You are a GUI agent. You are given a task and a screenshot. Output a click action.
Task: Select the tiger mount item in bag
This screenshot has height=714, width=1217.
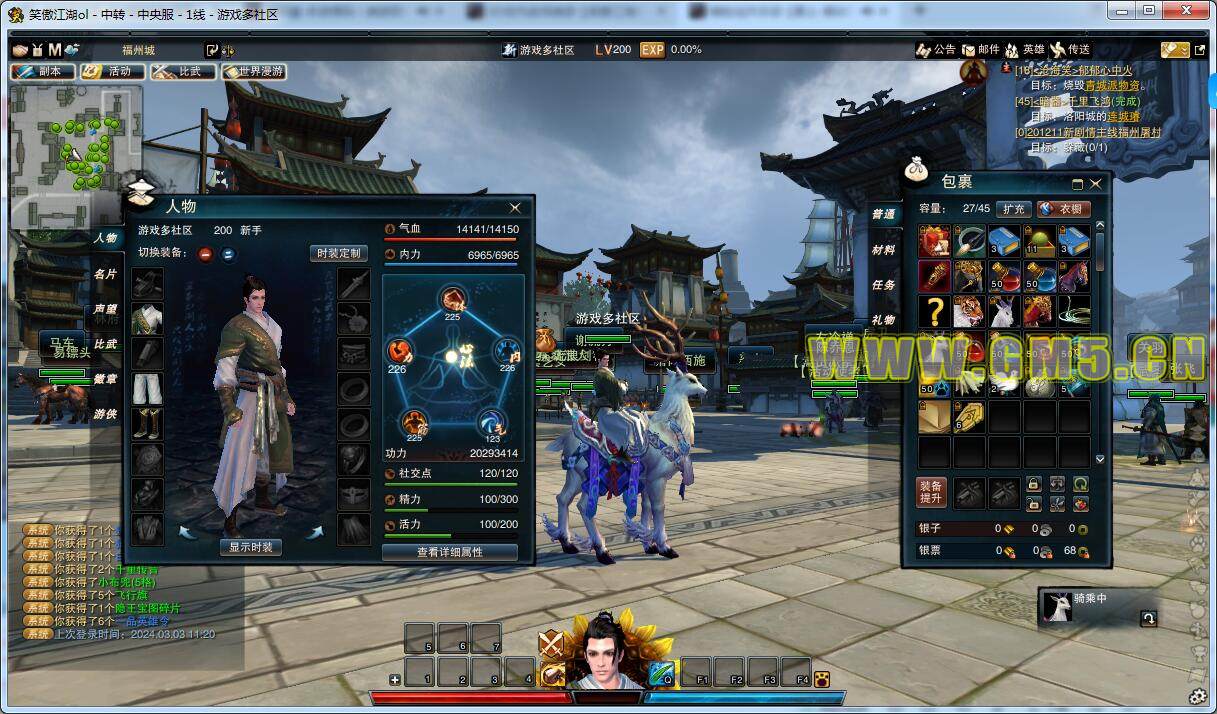(967, 311)
